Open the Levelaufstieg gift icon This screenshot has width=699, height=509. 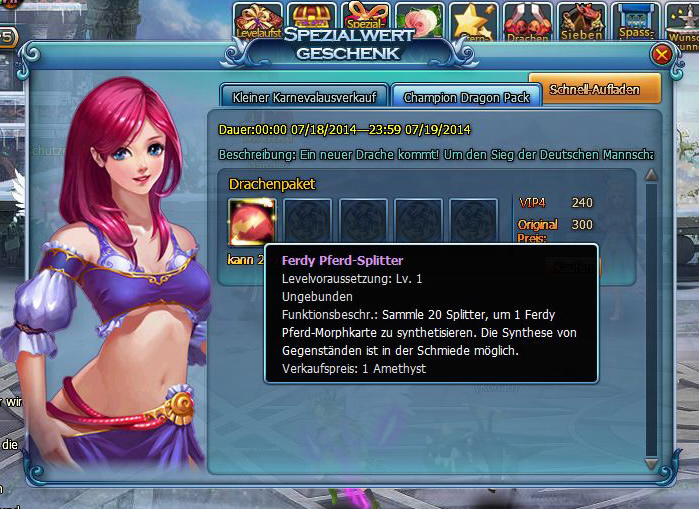pos(256,20)
